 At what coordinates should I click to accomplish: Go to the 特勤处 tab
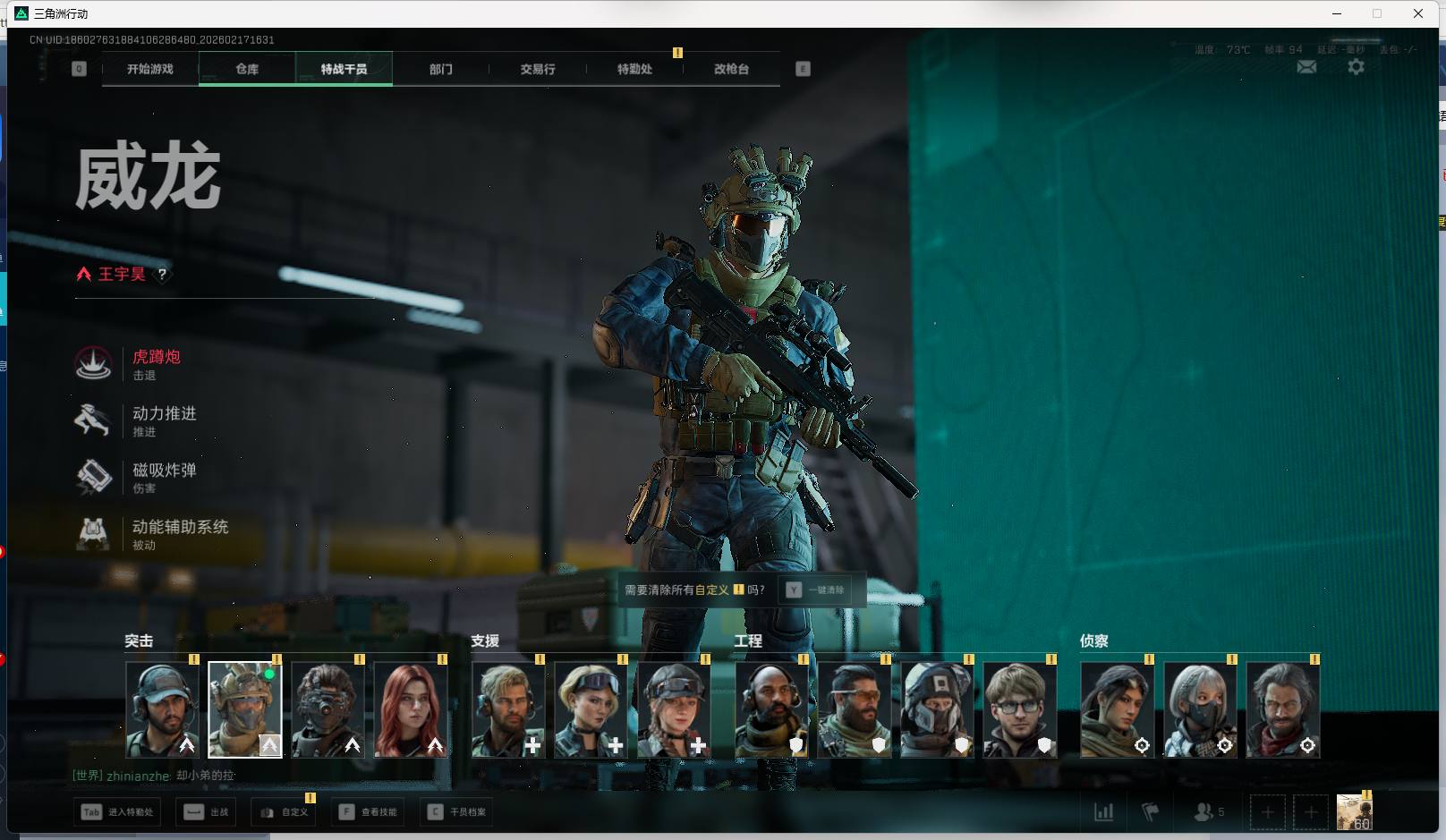pos(634,69)
